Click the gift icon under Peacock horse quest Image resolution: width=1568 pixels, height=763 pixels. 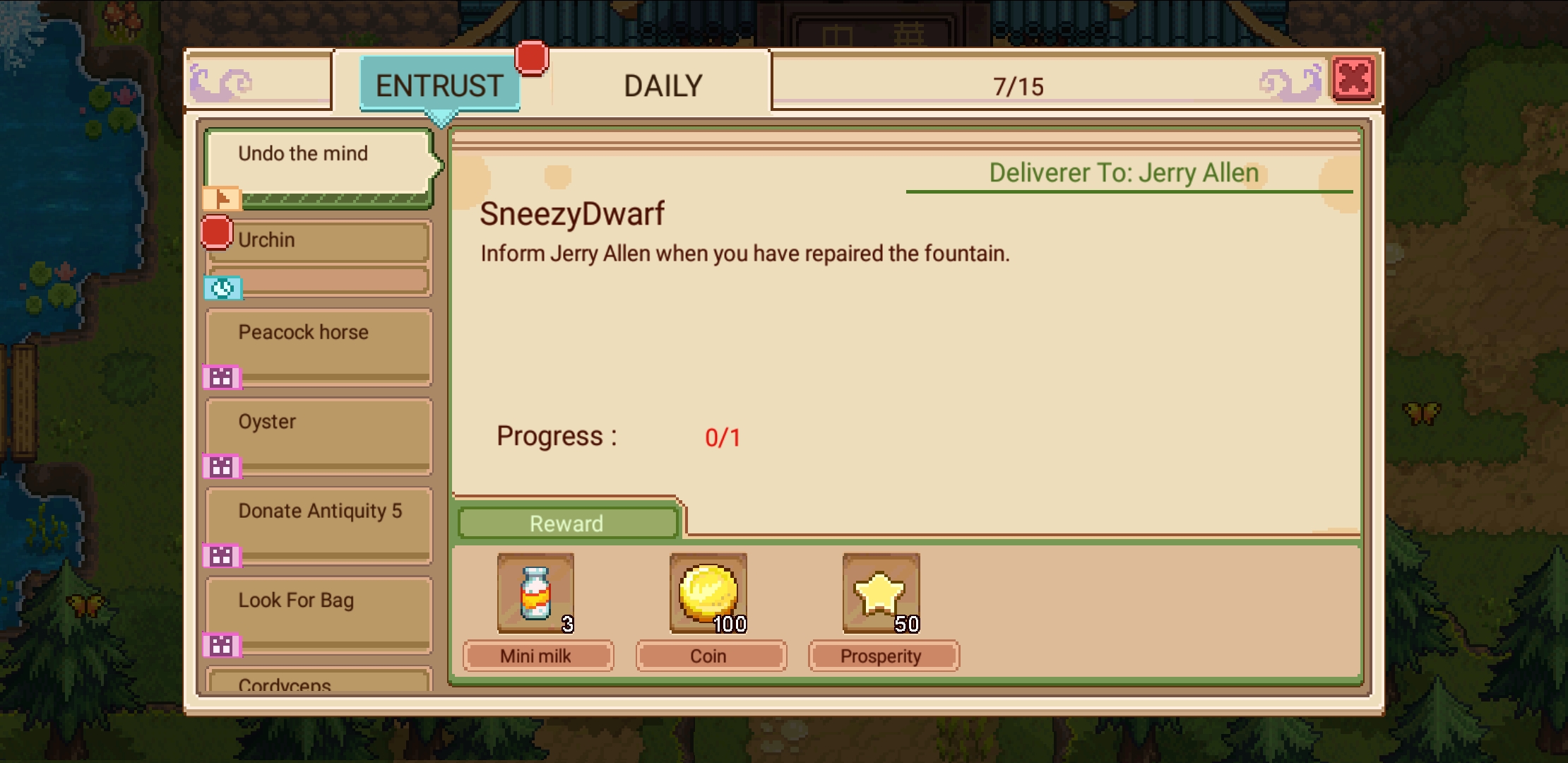(222, 379)
